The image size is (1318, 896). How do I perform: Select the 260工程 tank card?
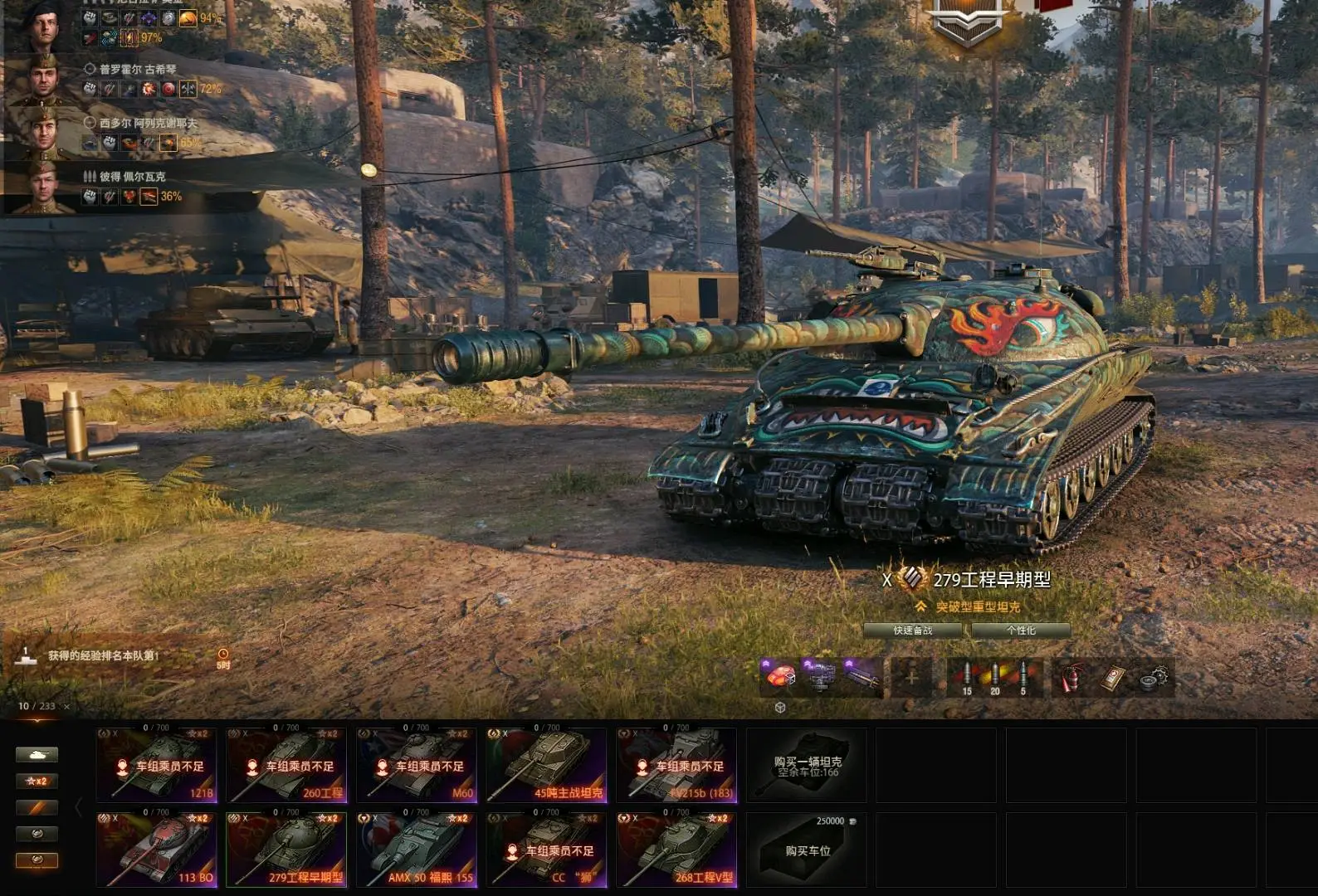pos(286,766)
